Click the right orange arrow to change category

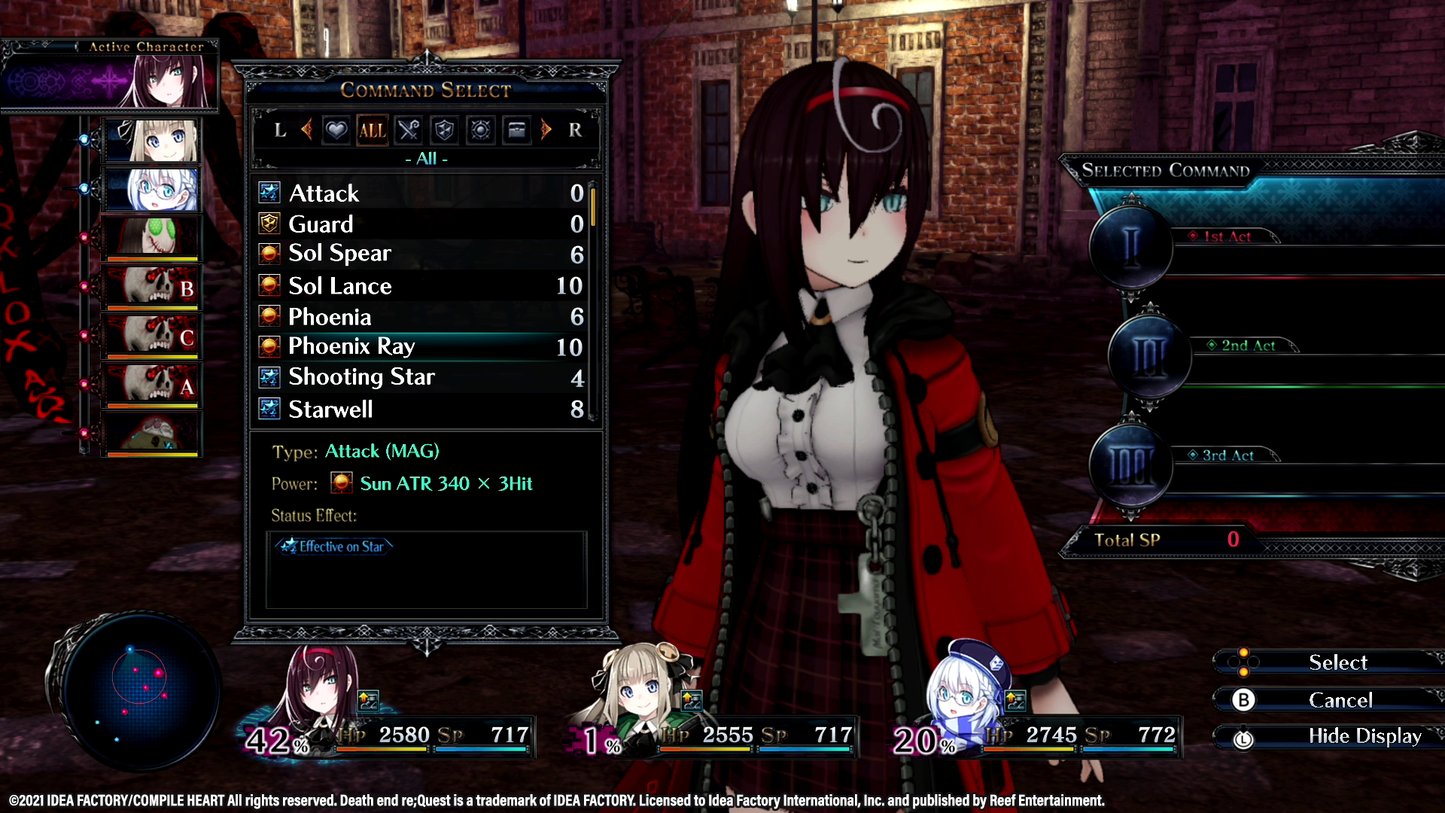[545, 130]
